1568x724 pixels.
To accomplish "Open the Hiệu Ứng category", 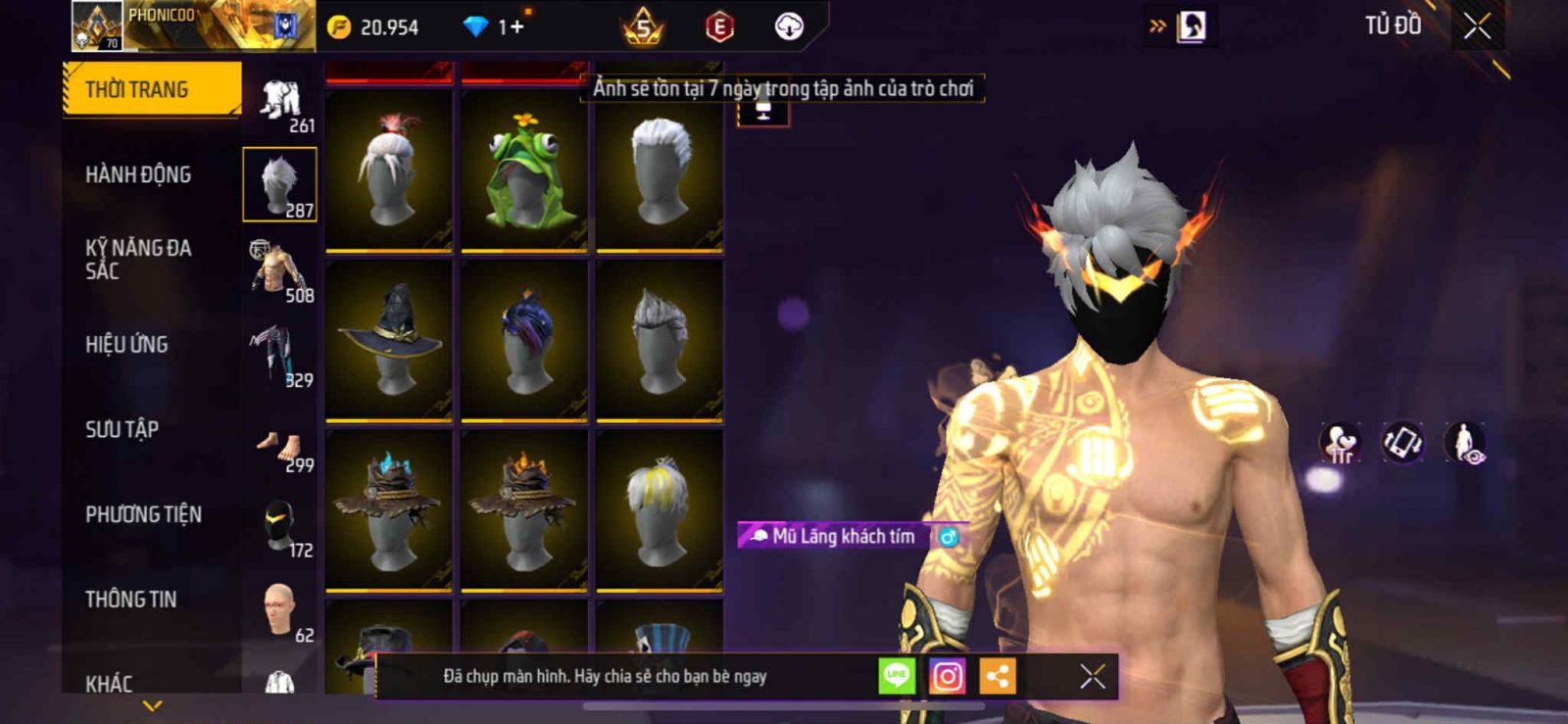I will coord(126,345).
